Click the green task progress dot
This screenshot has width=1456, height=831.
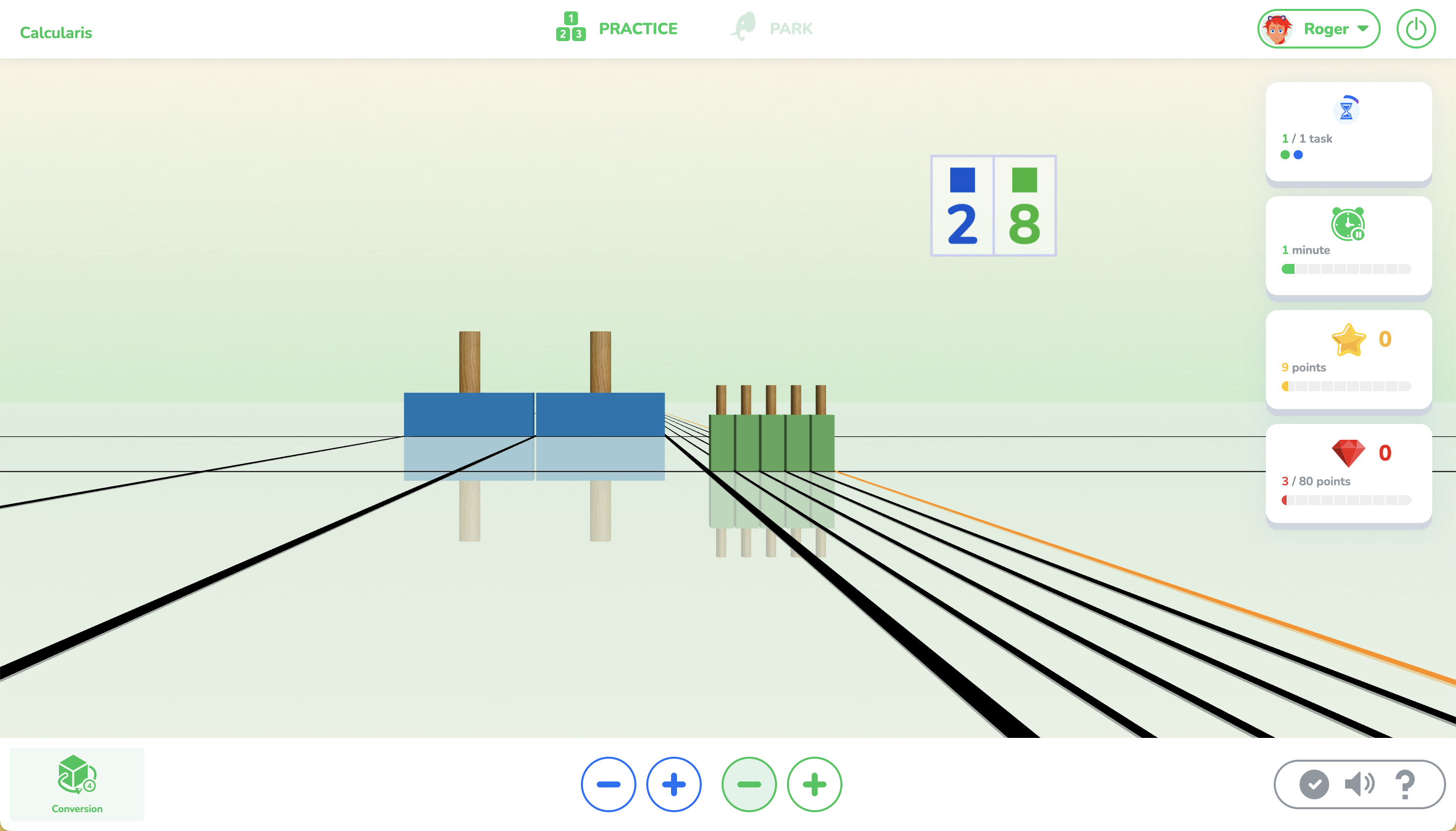pyautogui.click(x=1285, y=155)
